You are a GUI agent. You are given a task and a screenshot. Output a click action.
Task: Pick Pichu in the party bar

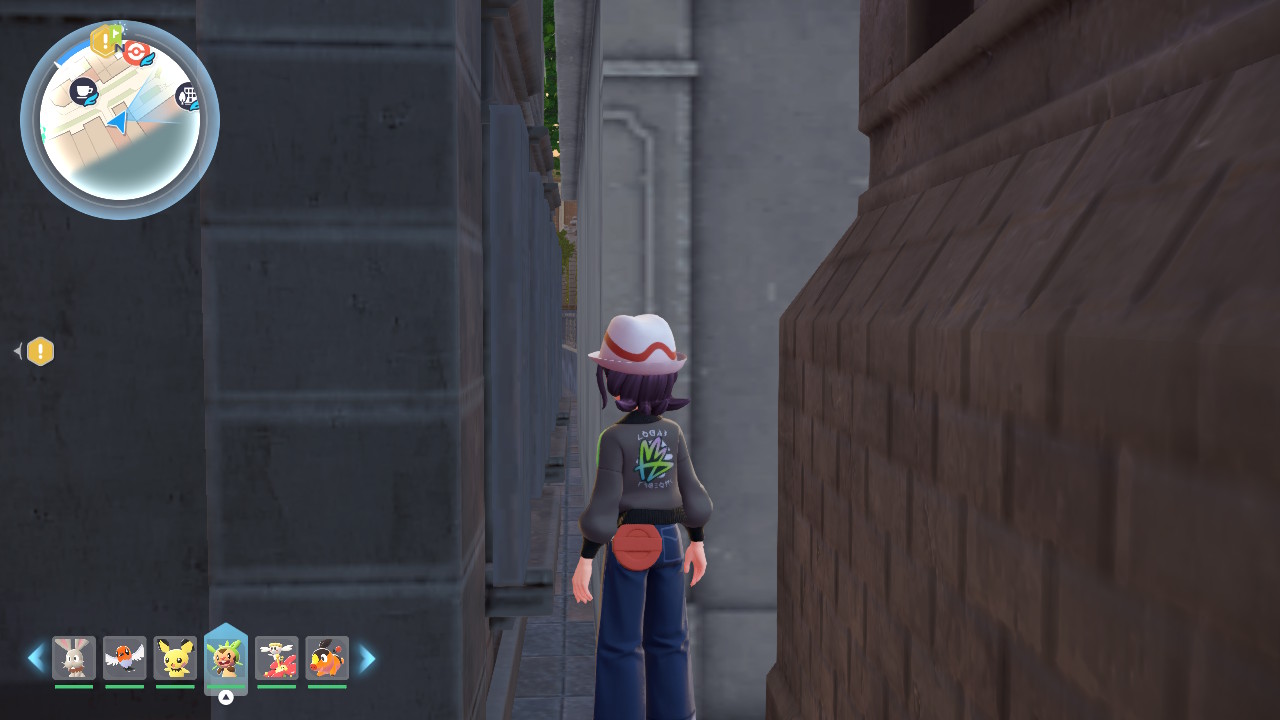tap(175, 658)
